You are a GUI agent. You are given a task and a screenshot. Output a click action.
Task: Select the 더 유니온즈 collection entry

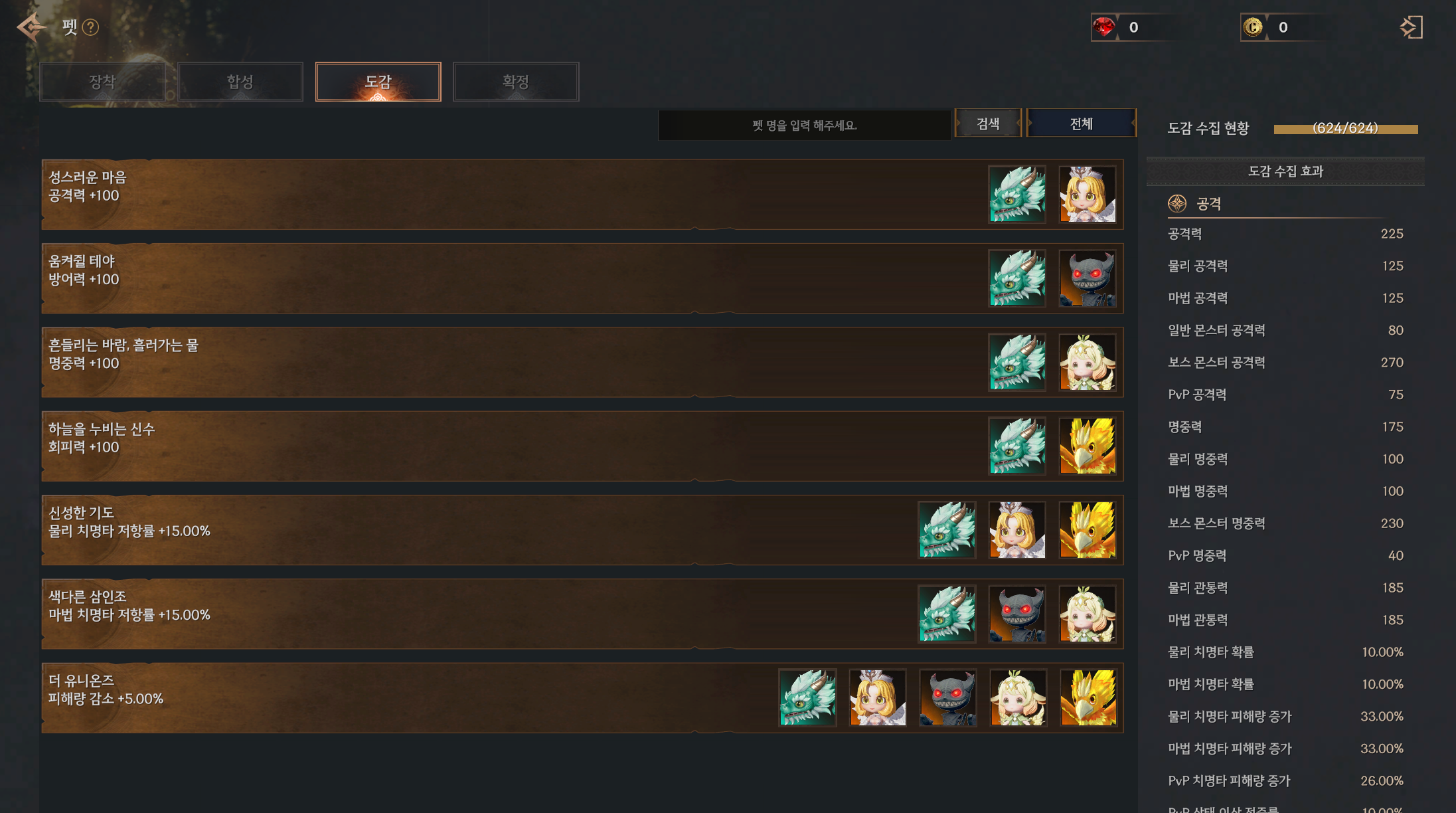(398, 698)
